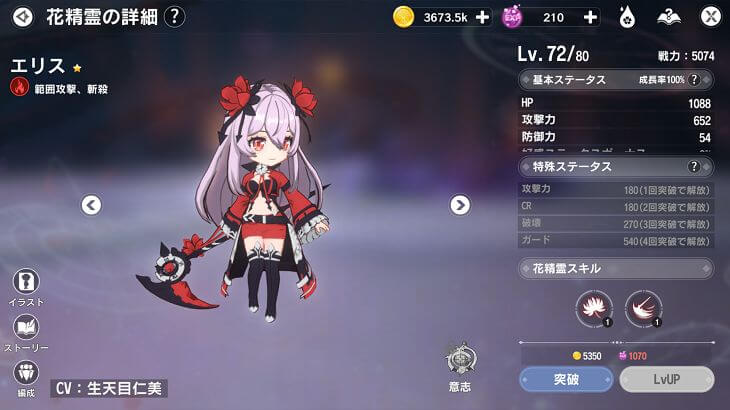Open help for 特殊ステータス section

694,166
